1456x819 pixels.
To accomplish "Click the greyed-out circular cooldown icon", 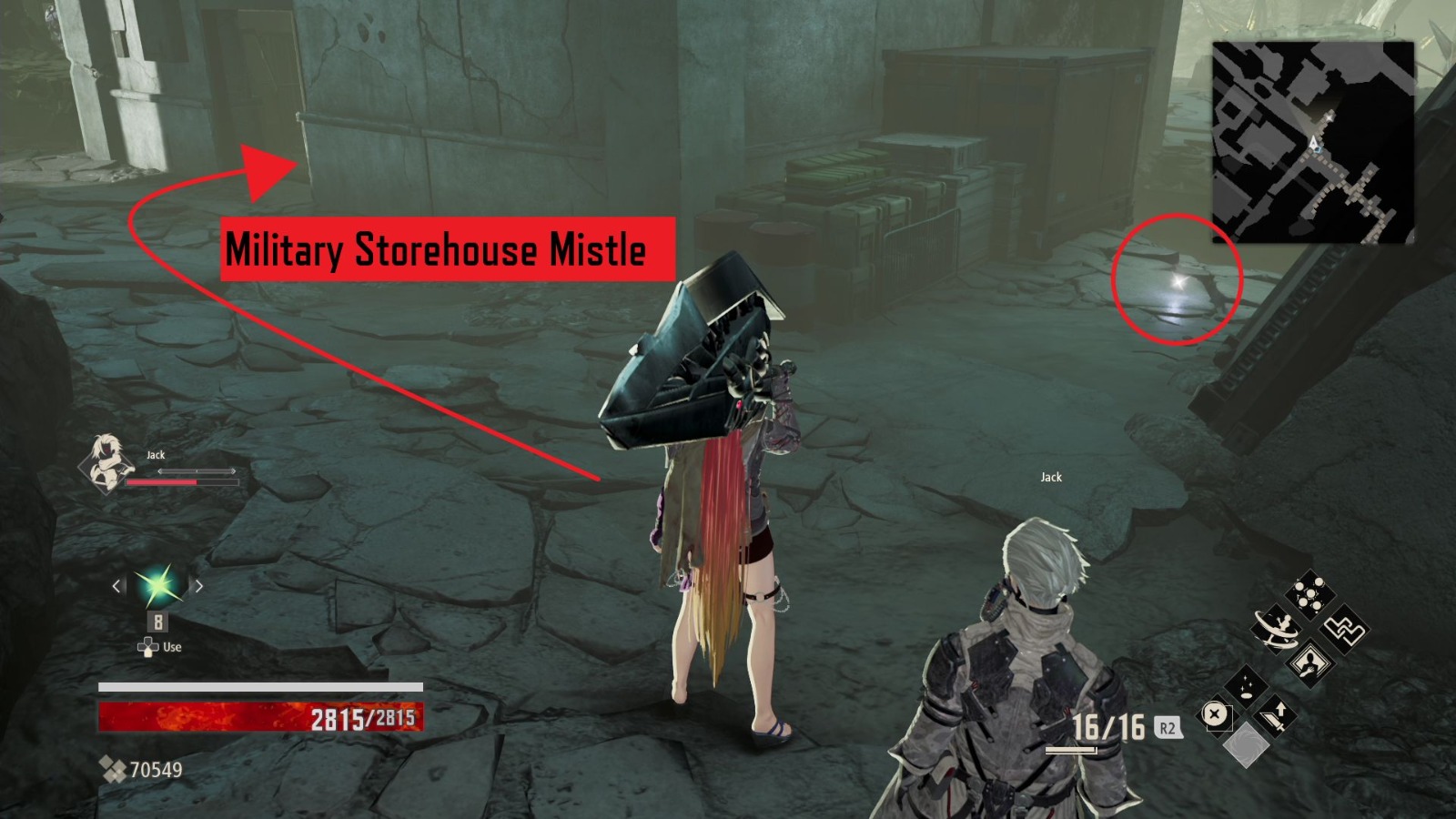I will pos(1248,745).
